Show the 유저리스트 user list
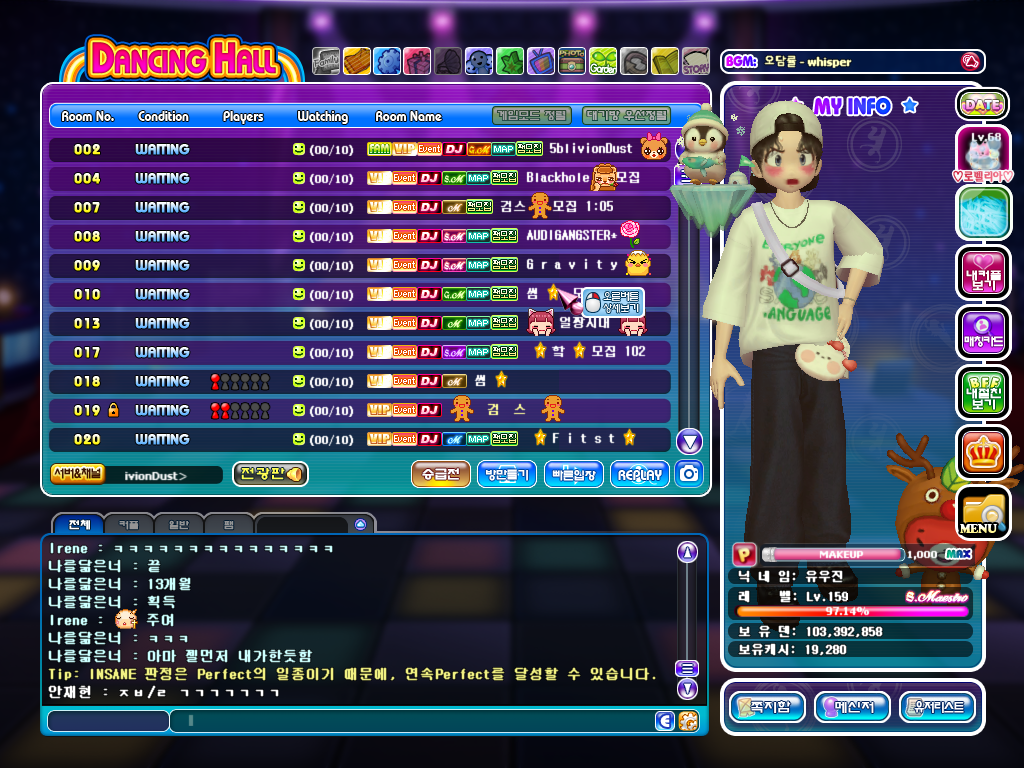The width and height of the screenshot is (1024, 768). 937,708
